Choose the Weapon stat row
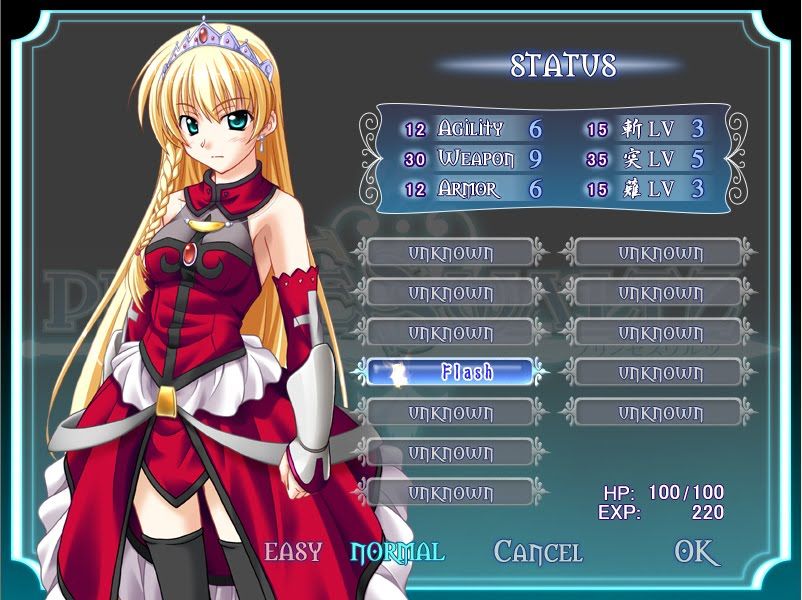The width and height of the screenshot is (802, 600). pos(472,159)
